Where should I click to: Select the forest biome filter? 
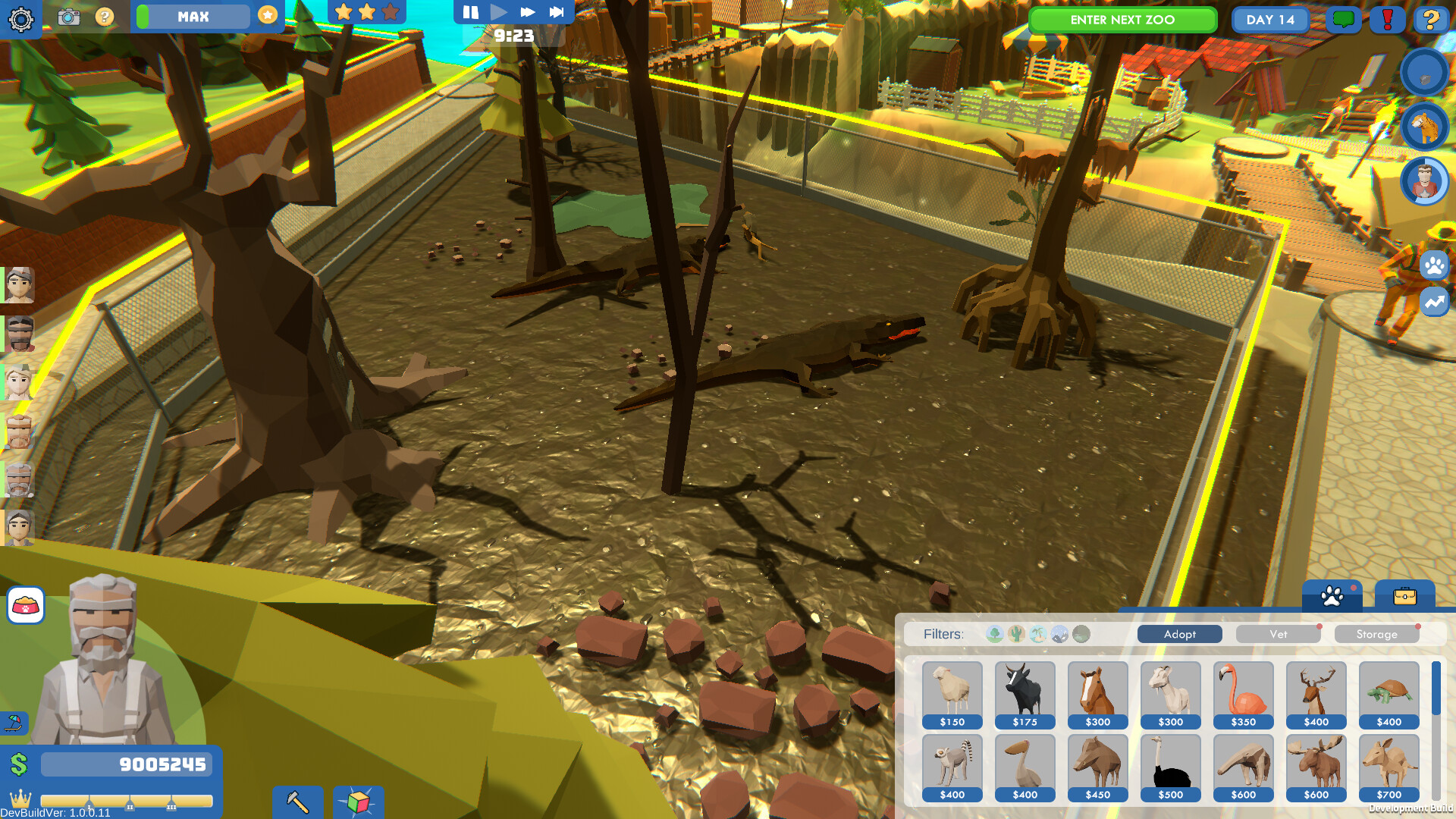(x=994, y=634)
